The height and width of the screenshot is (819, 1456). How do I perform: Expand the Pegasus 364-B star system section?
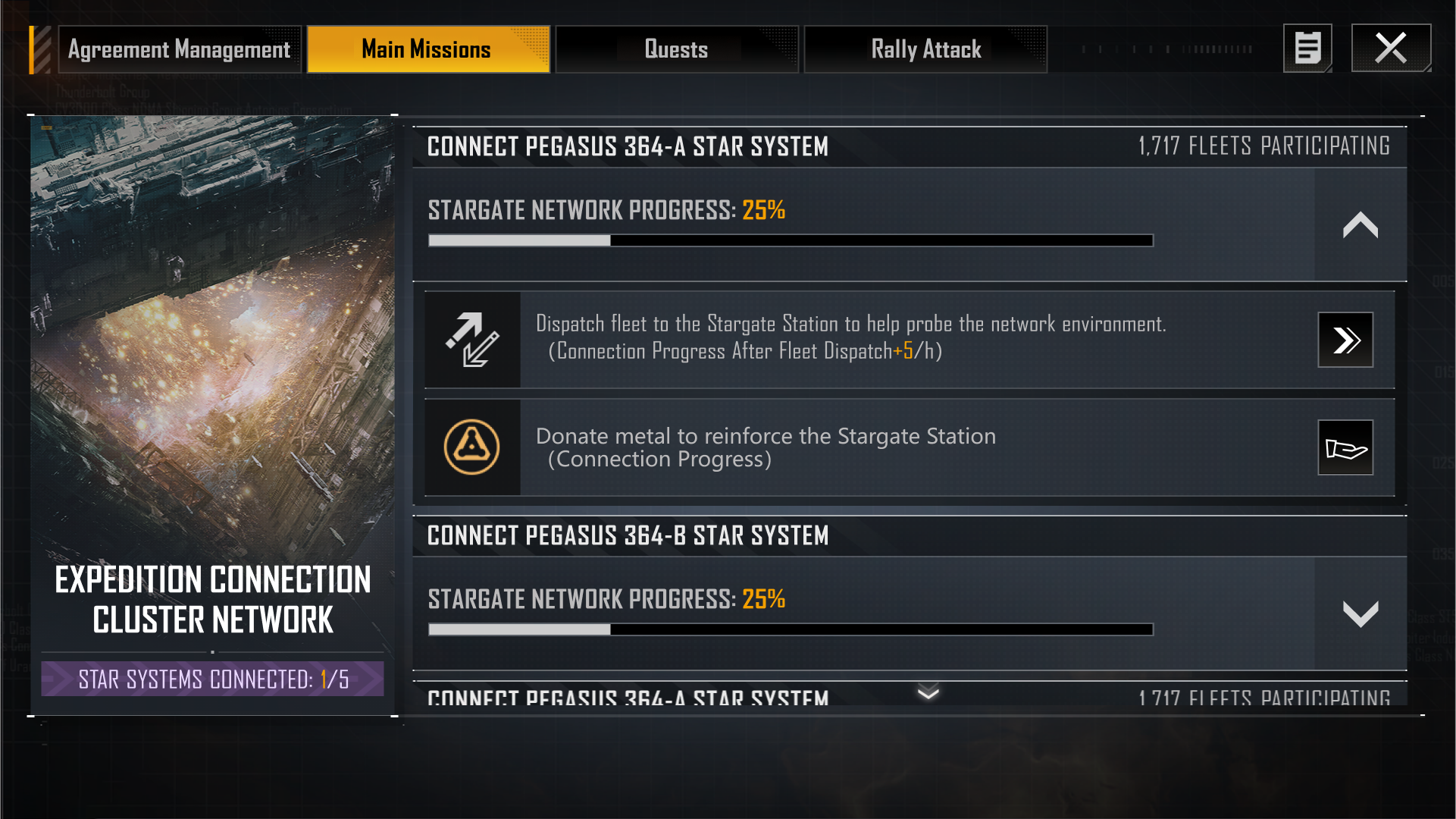click(1360, 613)
